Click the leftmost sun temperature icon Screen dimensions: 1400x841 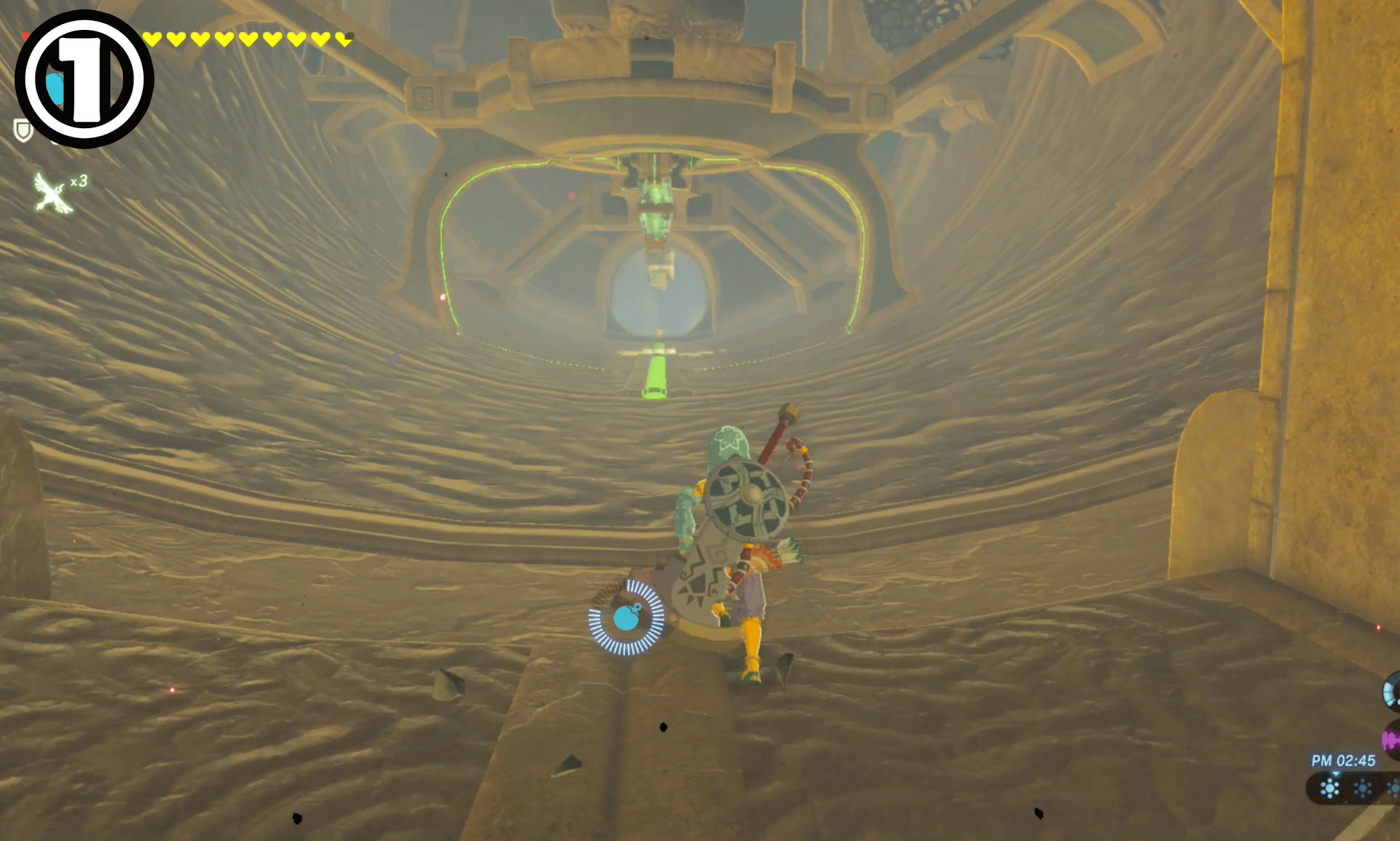pyautogui.click(x=1329, y=788)
